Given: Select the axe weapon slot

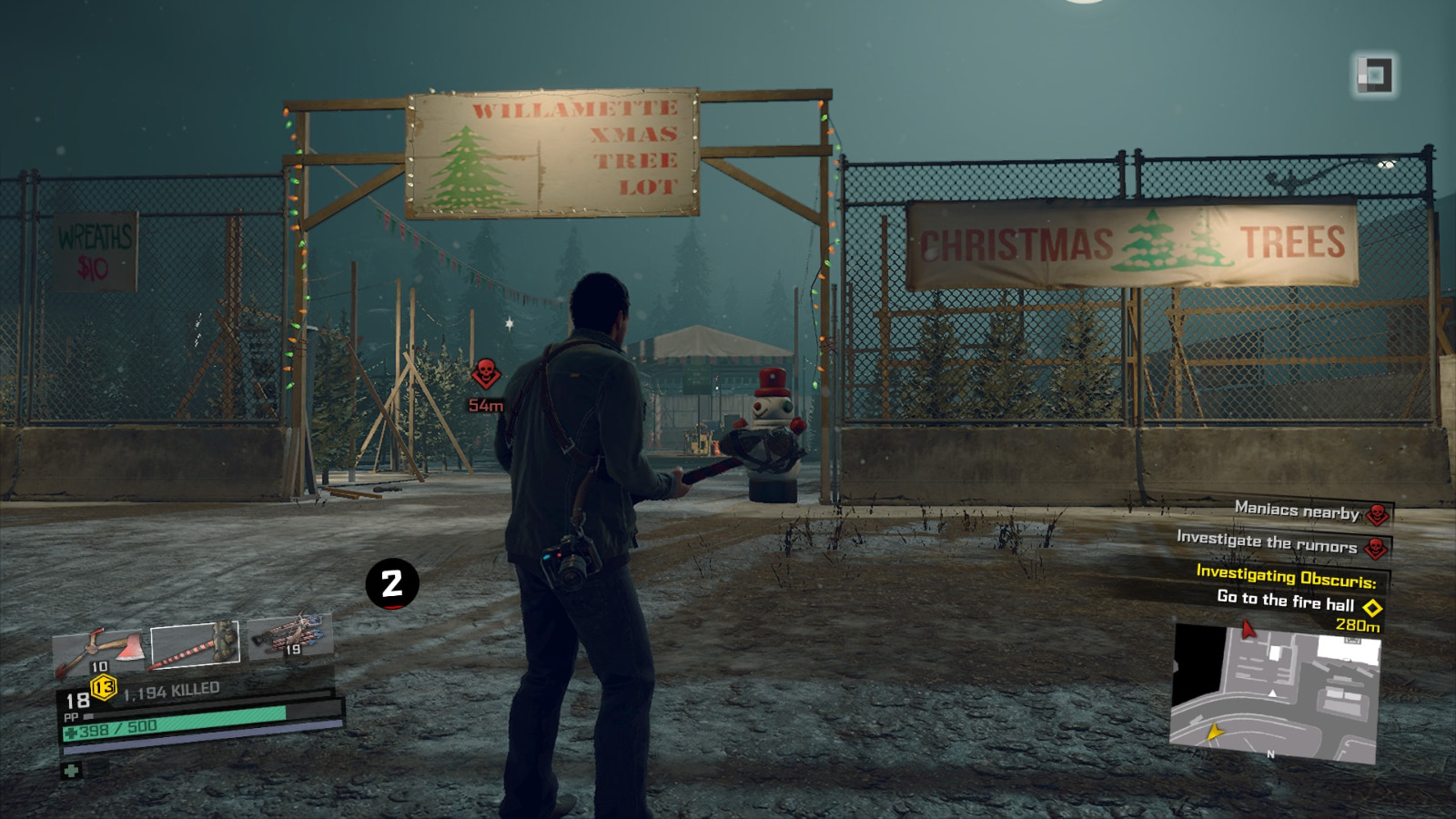Looking at the screenshot, I should (x=100, y=648).
